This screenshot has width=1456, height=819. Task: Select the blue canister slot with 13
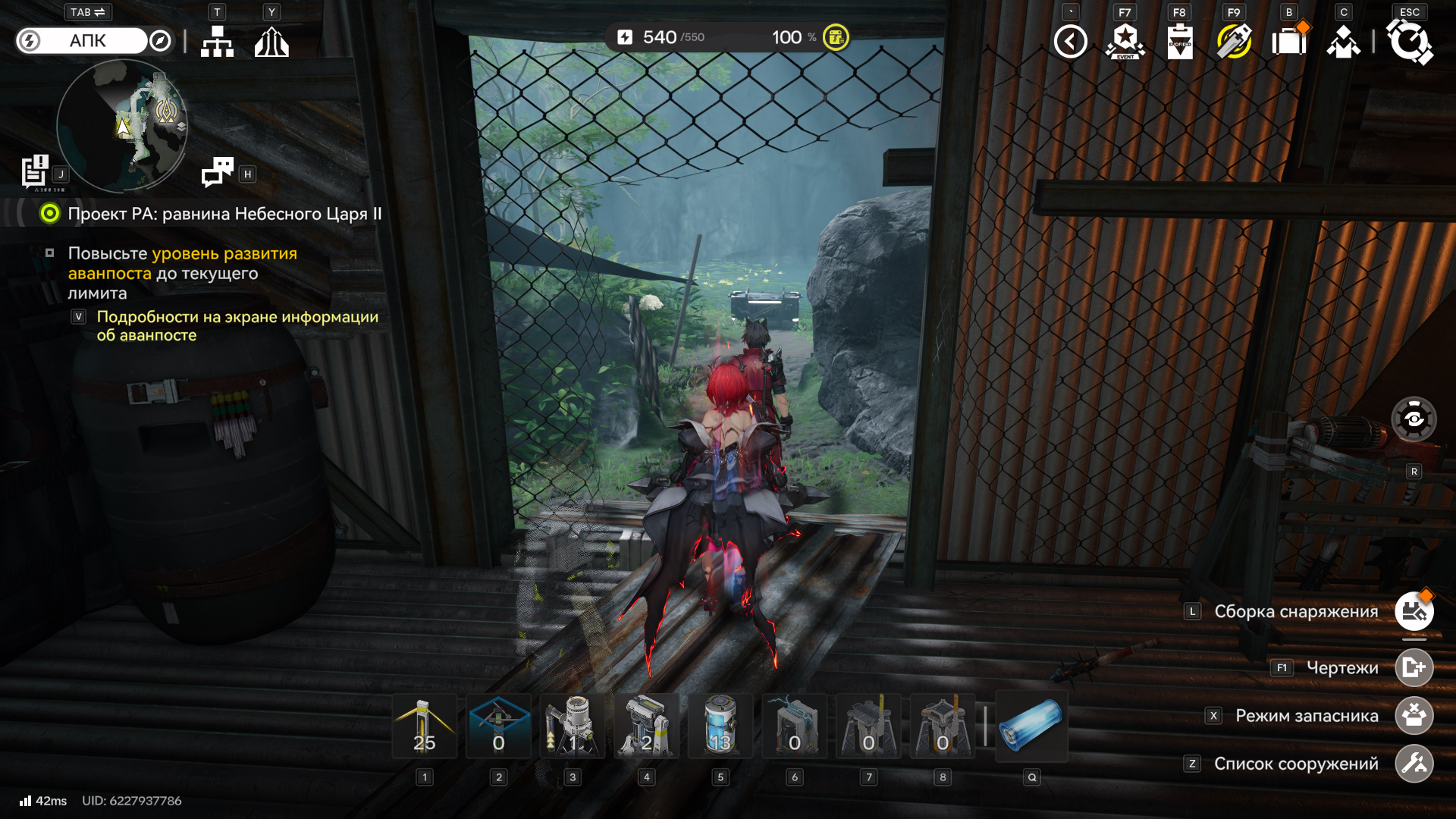[x=720, y=726]
